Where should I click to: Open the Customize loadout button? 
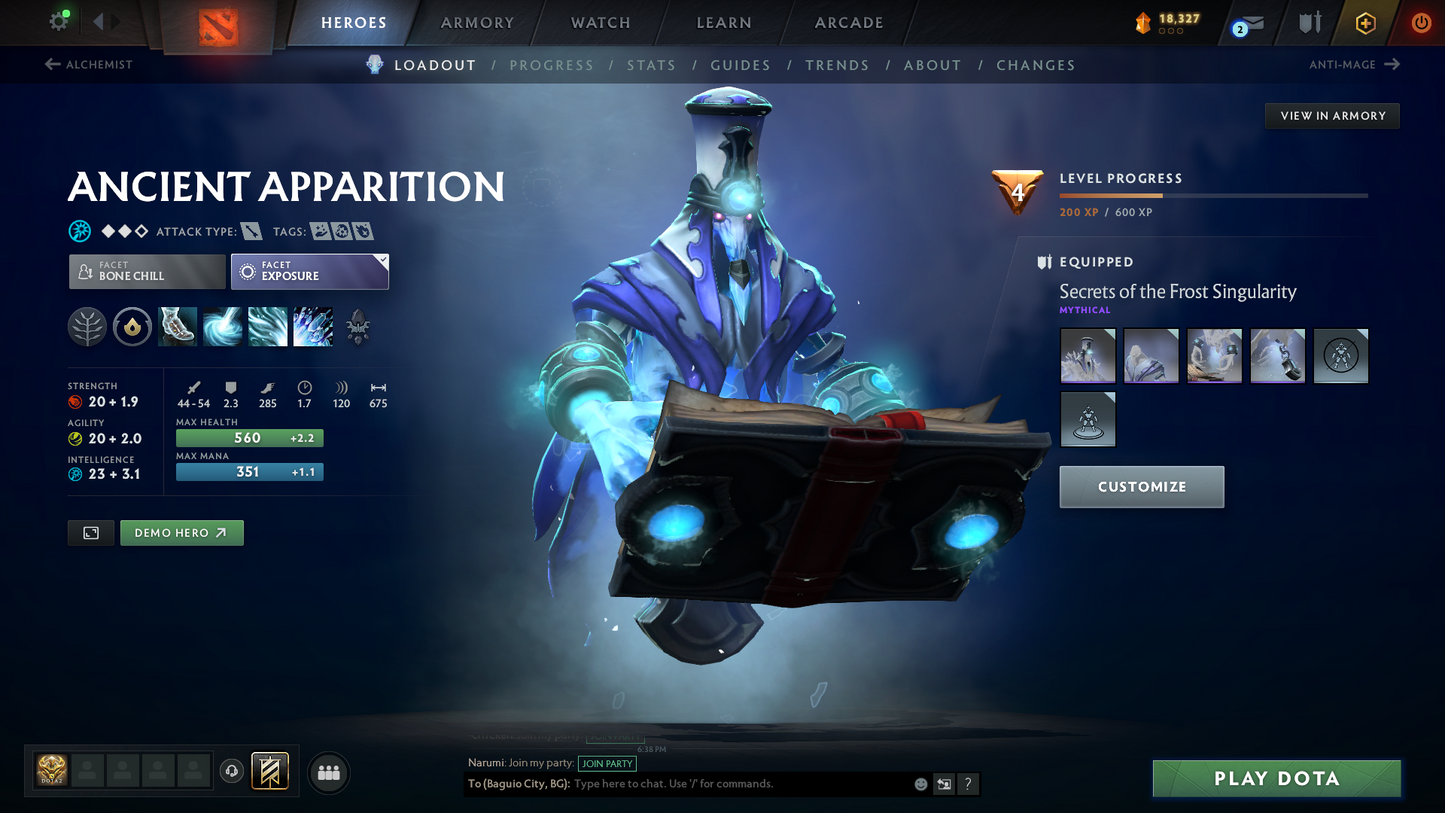(x=1141, y=487)
